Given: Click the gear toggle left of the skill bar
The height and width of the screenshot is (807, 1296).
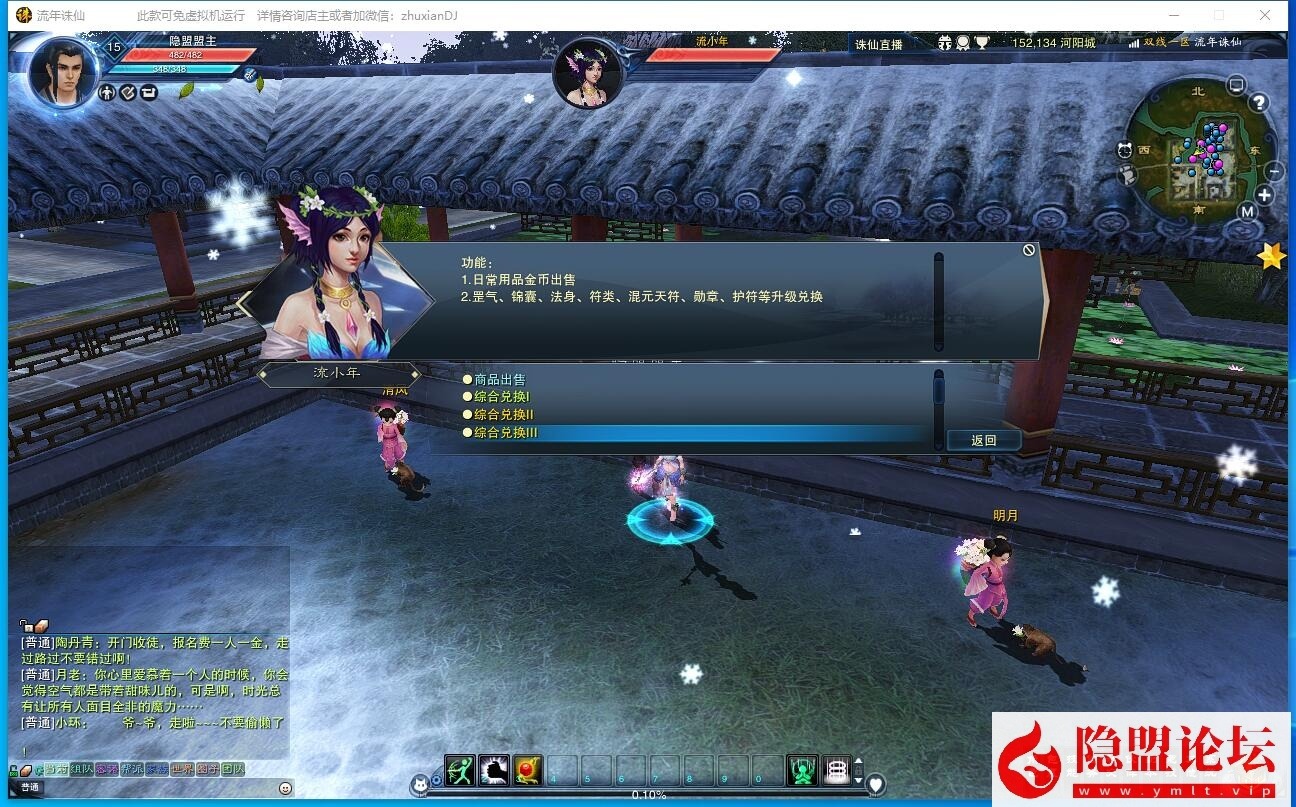Looking at the screenshot, I should (435, 780).
